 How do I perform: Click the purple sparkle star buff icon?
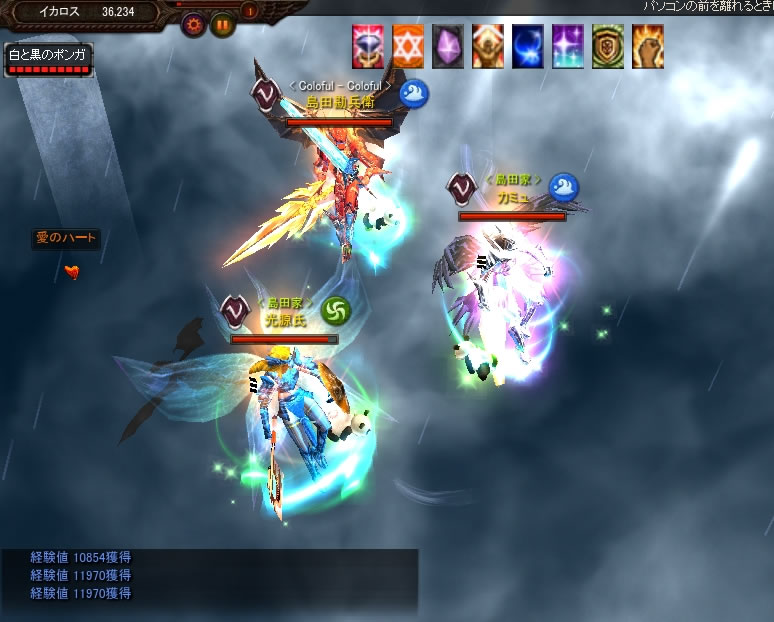tap(568, 47)
